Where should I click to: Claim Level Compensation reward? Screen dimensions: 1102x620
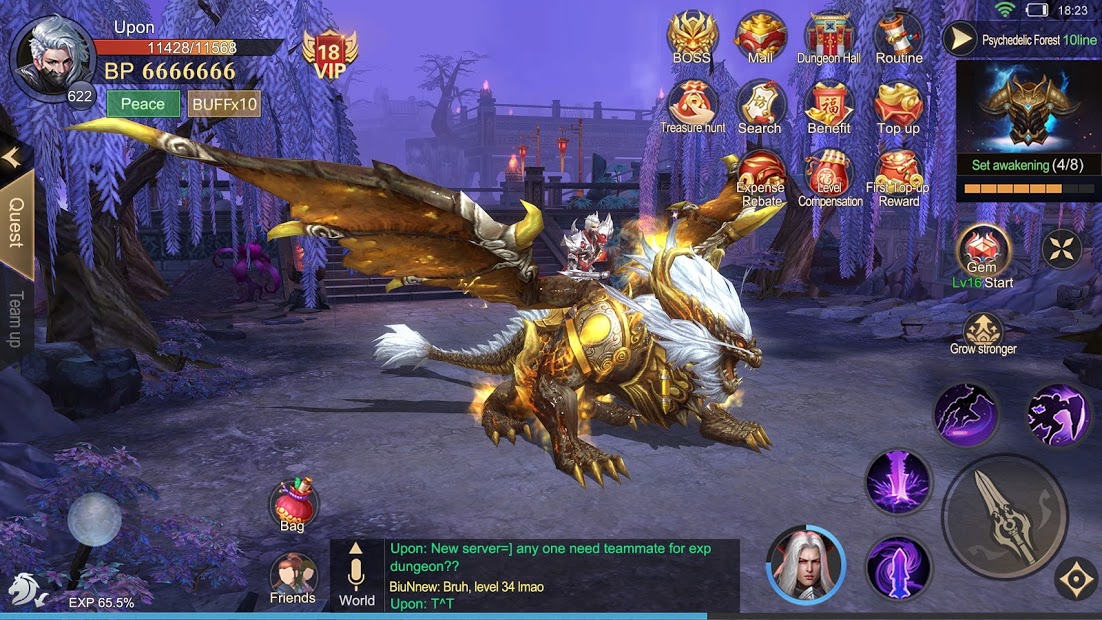[829, 177]
